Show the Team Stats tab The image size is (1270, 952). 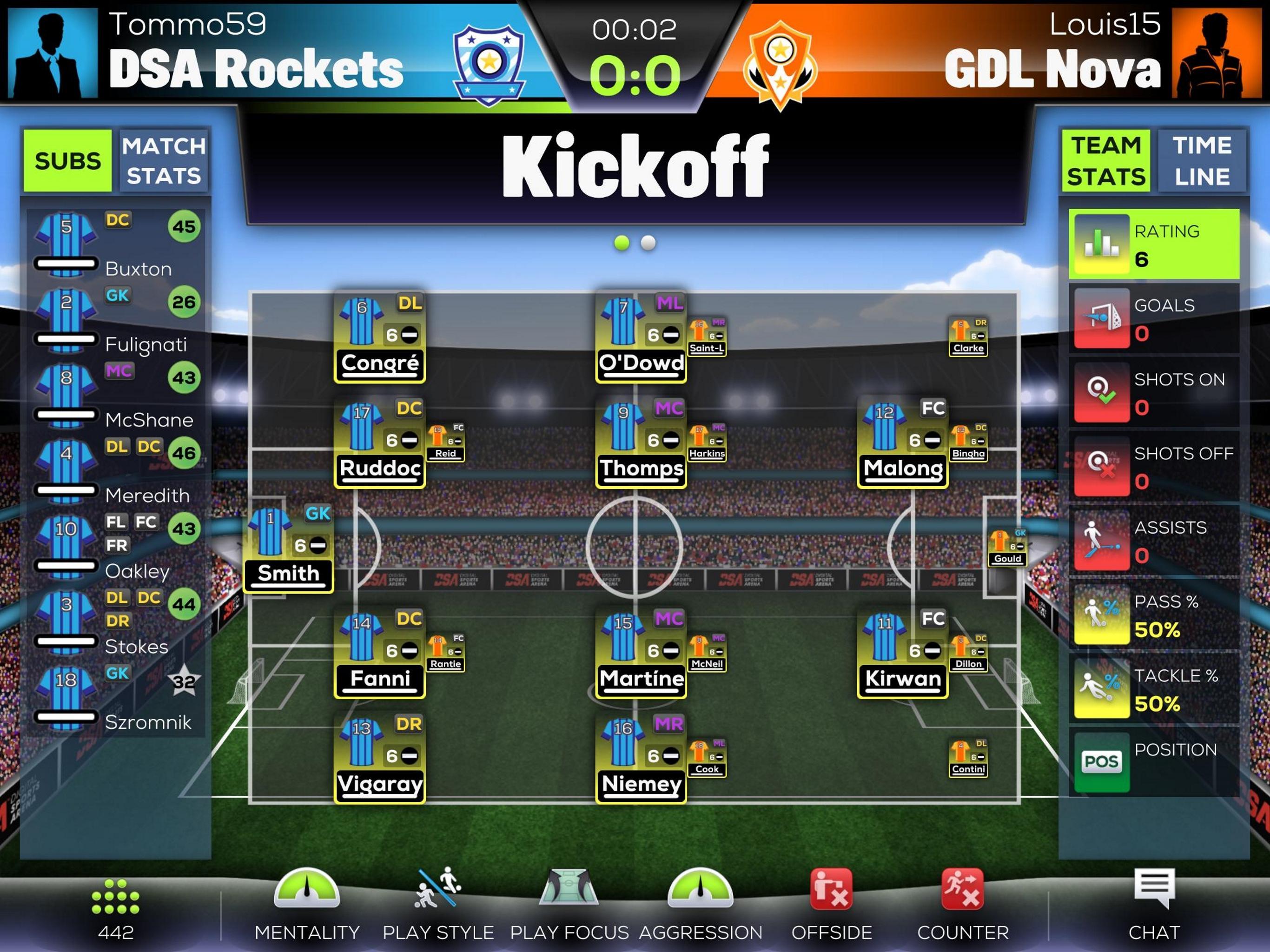1105,161
